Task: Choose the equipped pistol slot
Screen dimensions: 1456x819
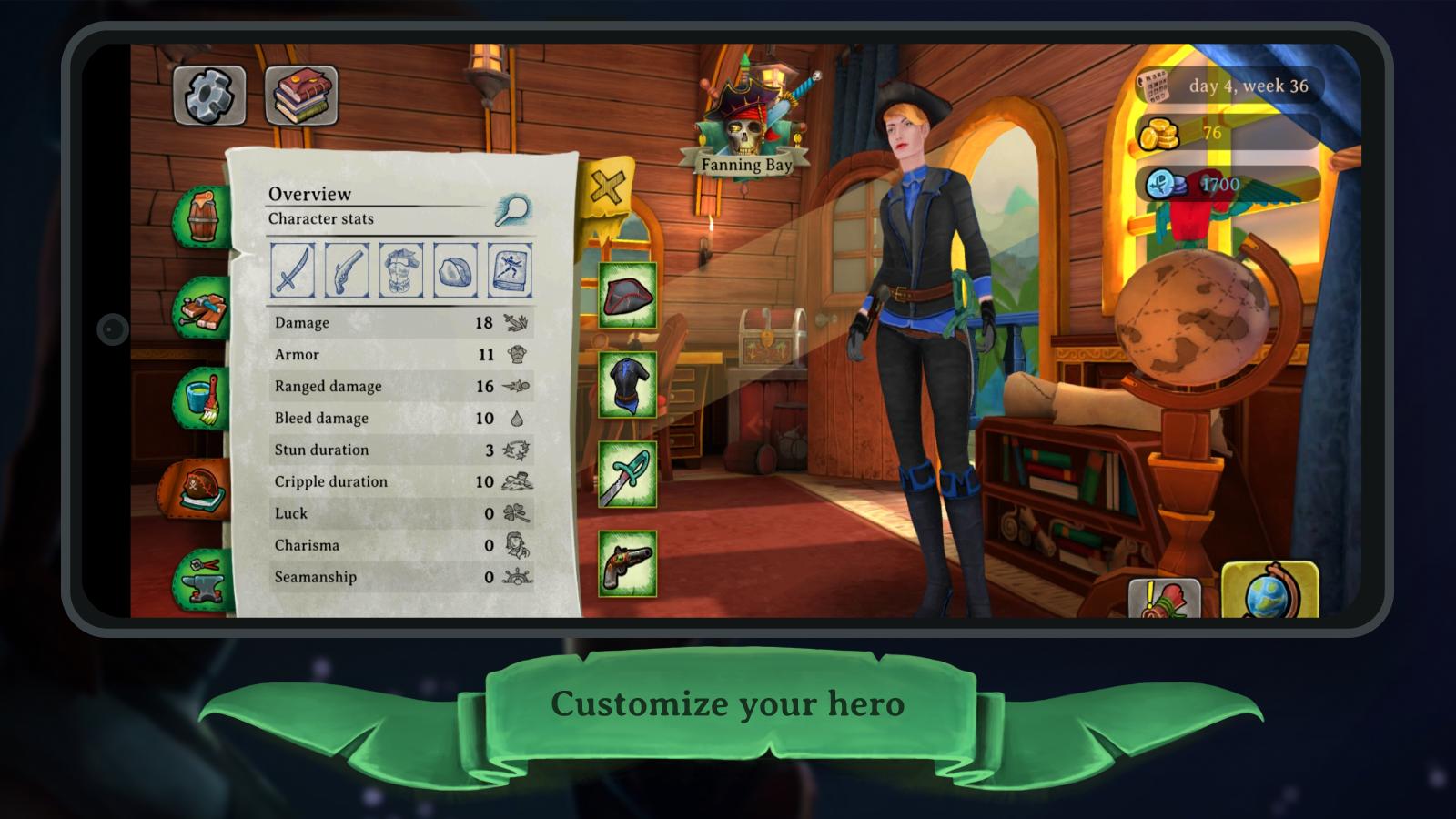Action: tap(628, 564)
